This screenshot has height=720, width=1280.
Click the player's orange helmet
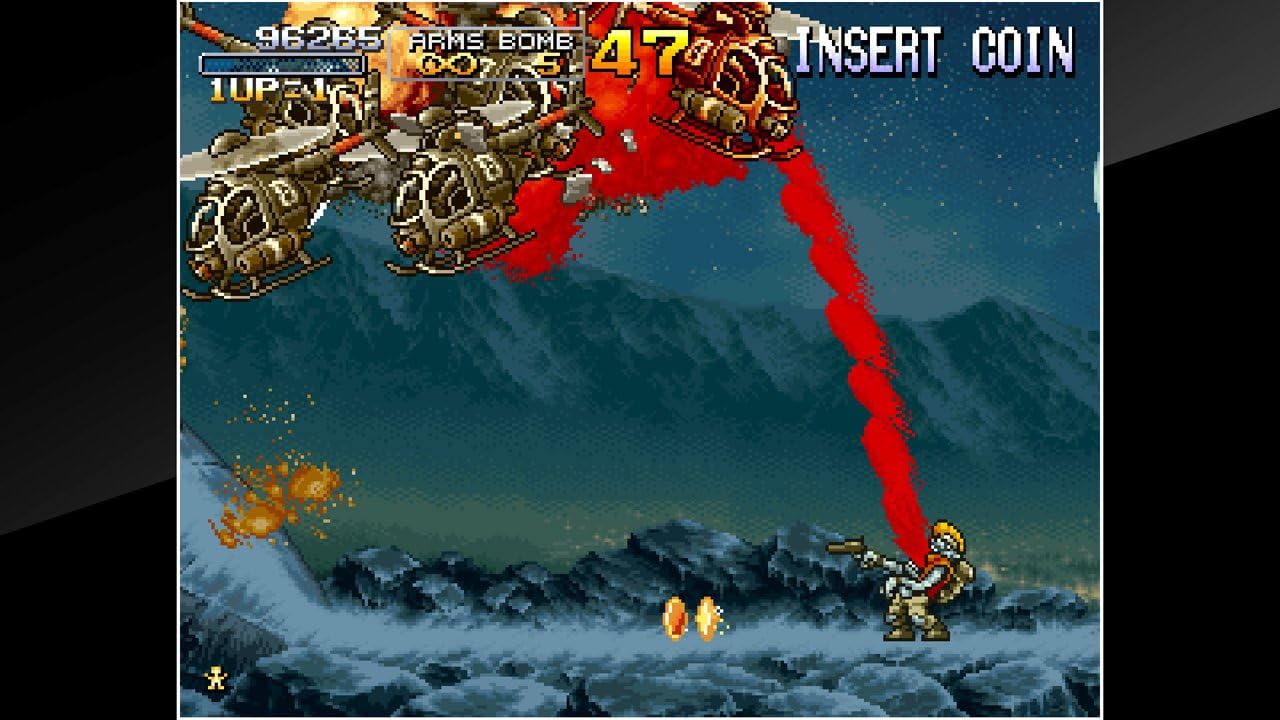pyautogui.click(x=945, y=527)
